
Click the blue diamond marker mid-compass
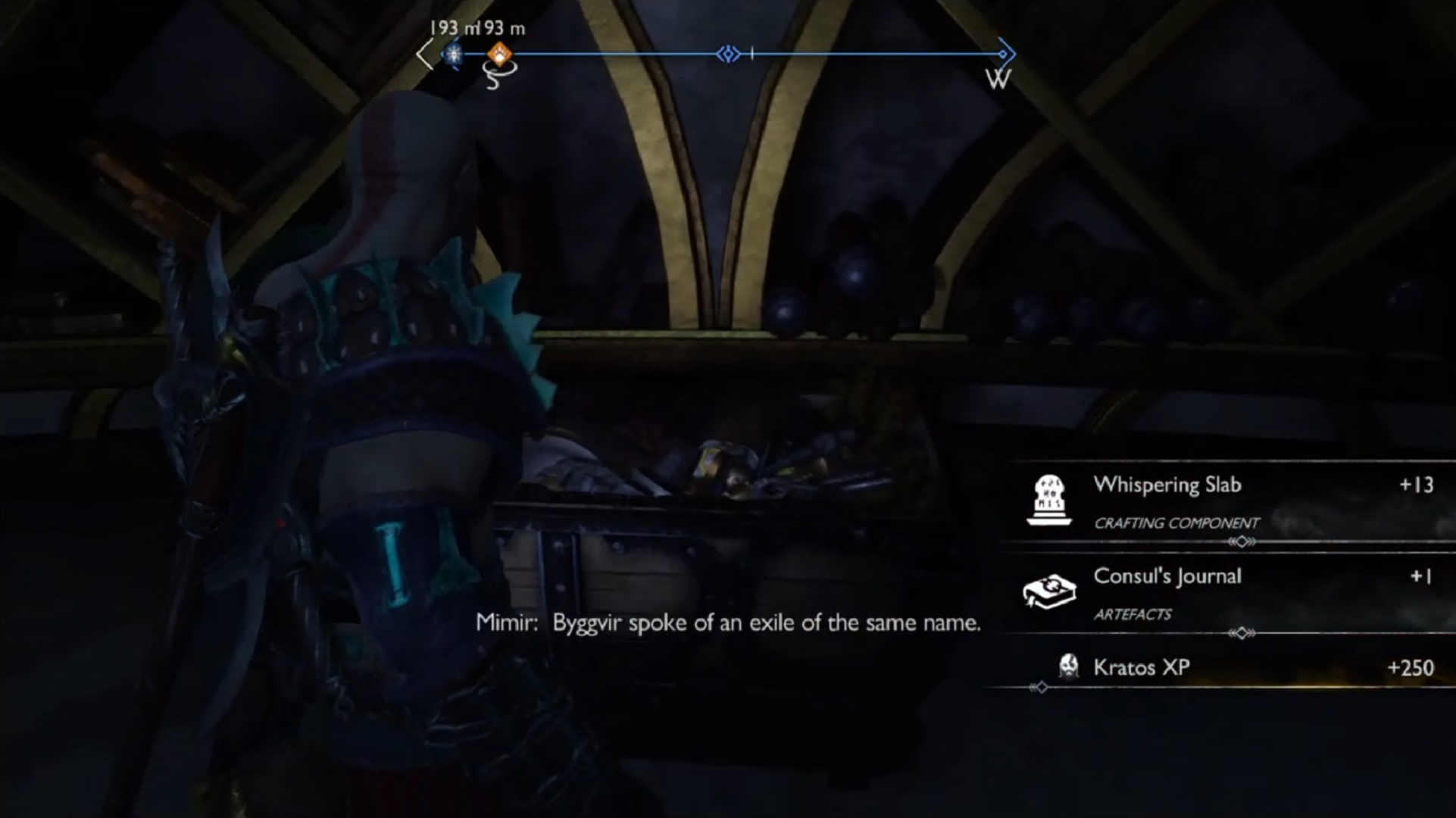pyautogui.click(x=728, y=54)
